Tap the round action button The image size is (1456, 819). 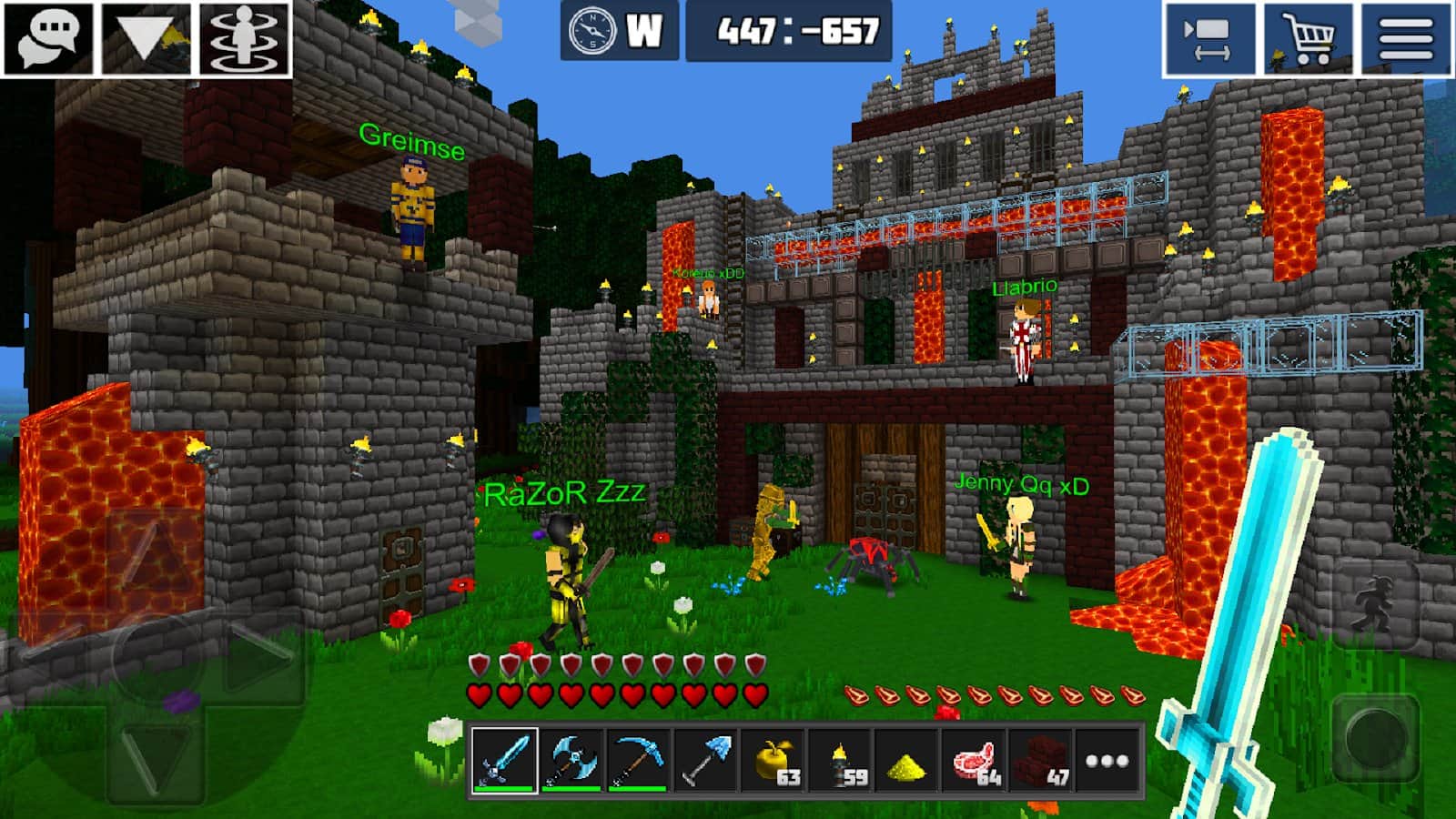(x=1375, y=737)
